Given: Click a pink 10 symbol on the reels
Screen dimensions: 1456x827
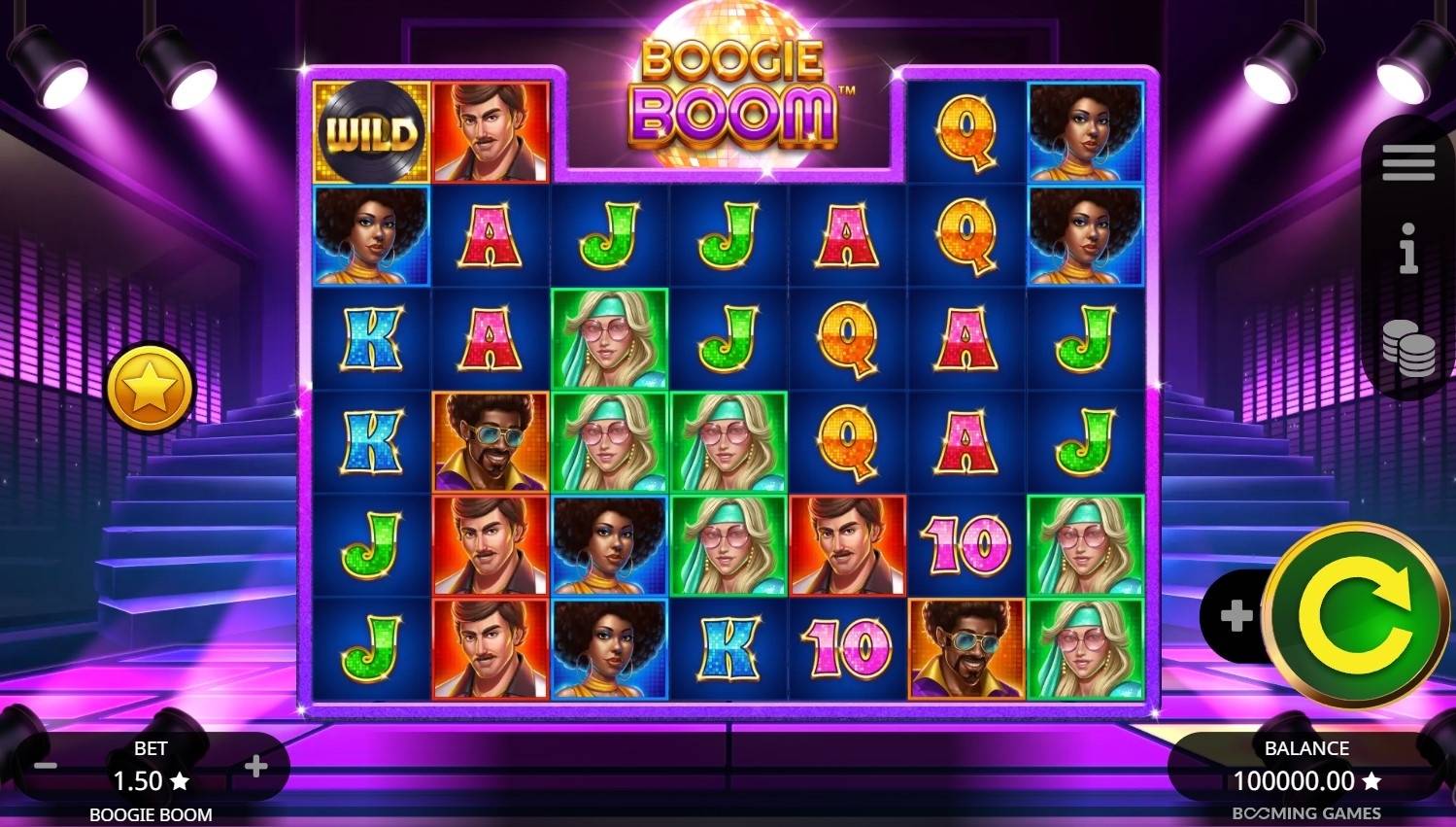Looking at the screenshot, I should [965, 544].
